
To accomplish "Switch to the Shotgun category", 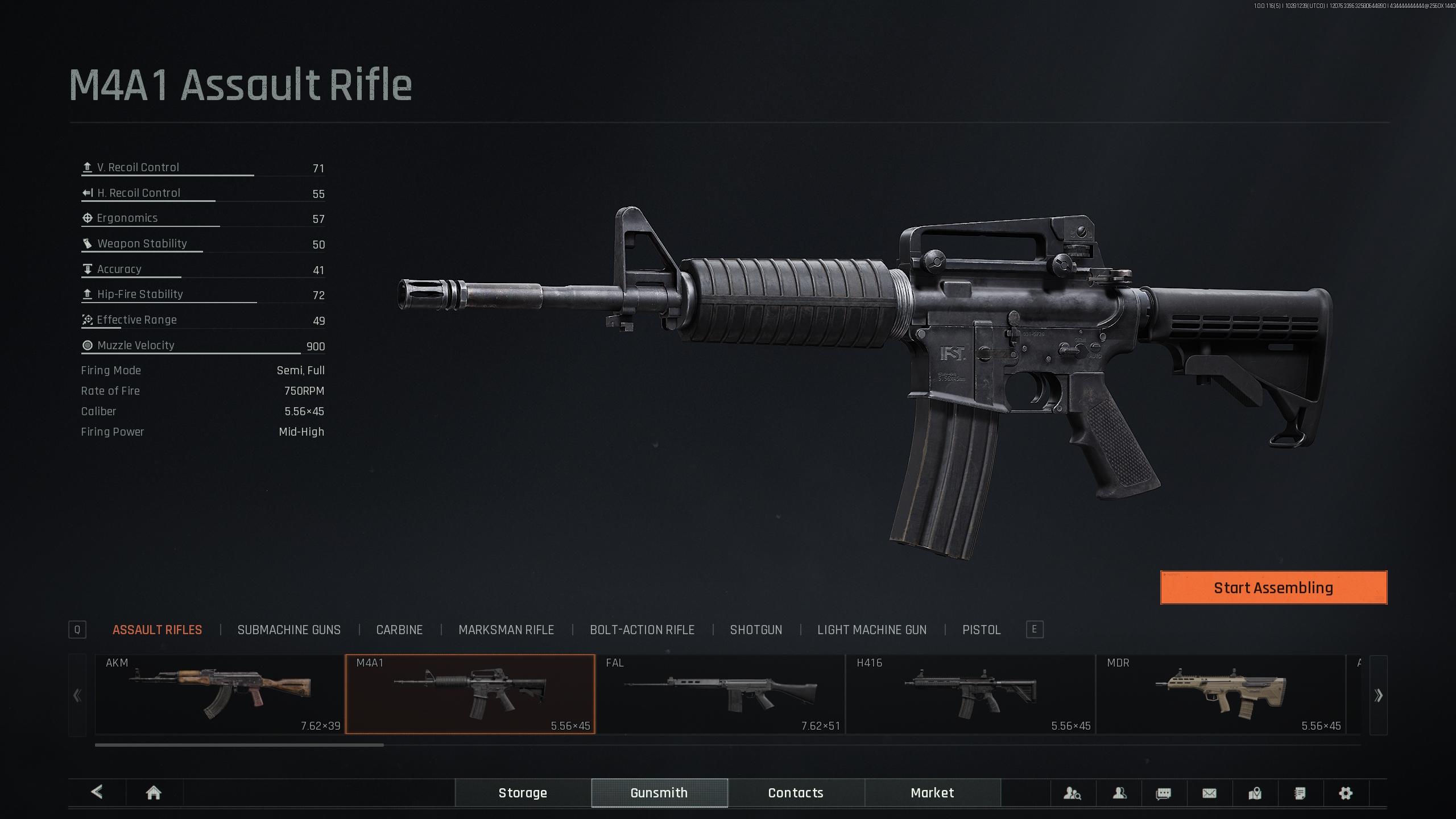I will pyautogui.click(x=756, y=630).
